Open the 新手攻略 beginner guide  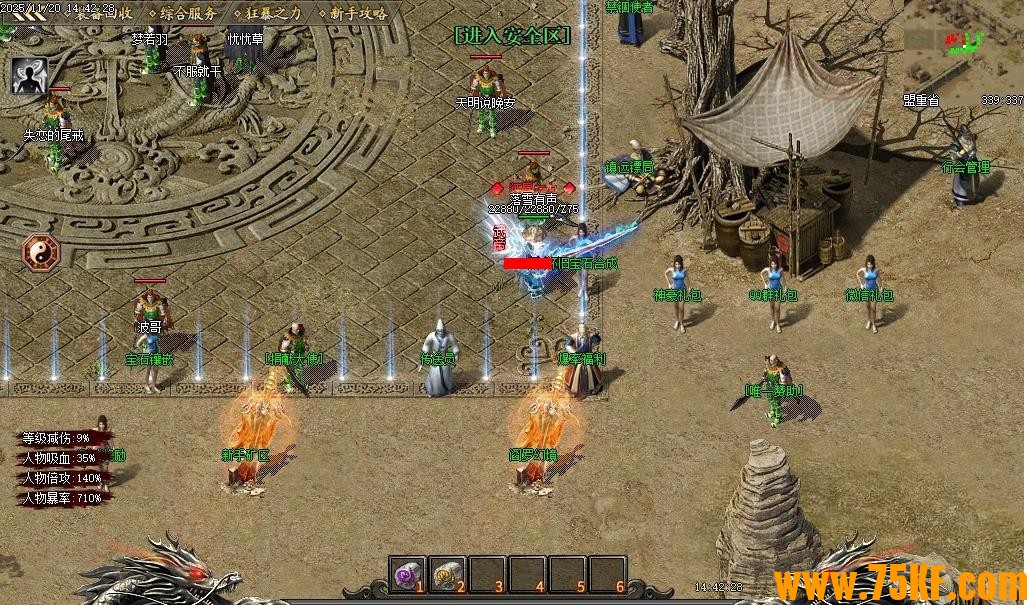tap(357, 13)
